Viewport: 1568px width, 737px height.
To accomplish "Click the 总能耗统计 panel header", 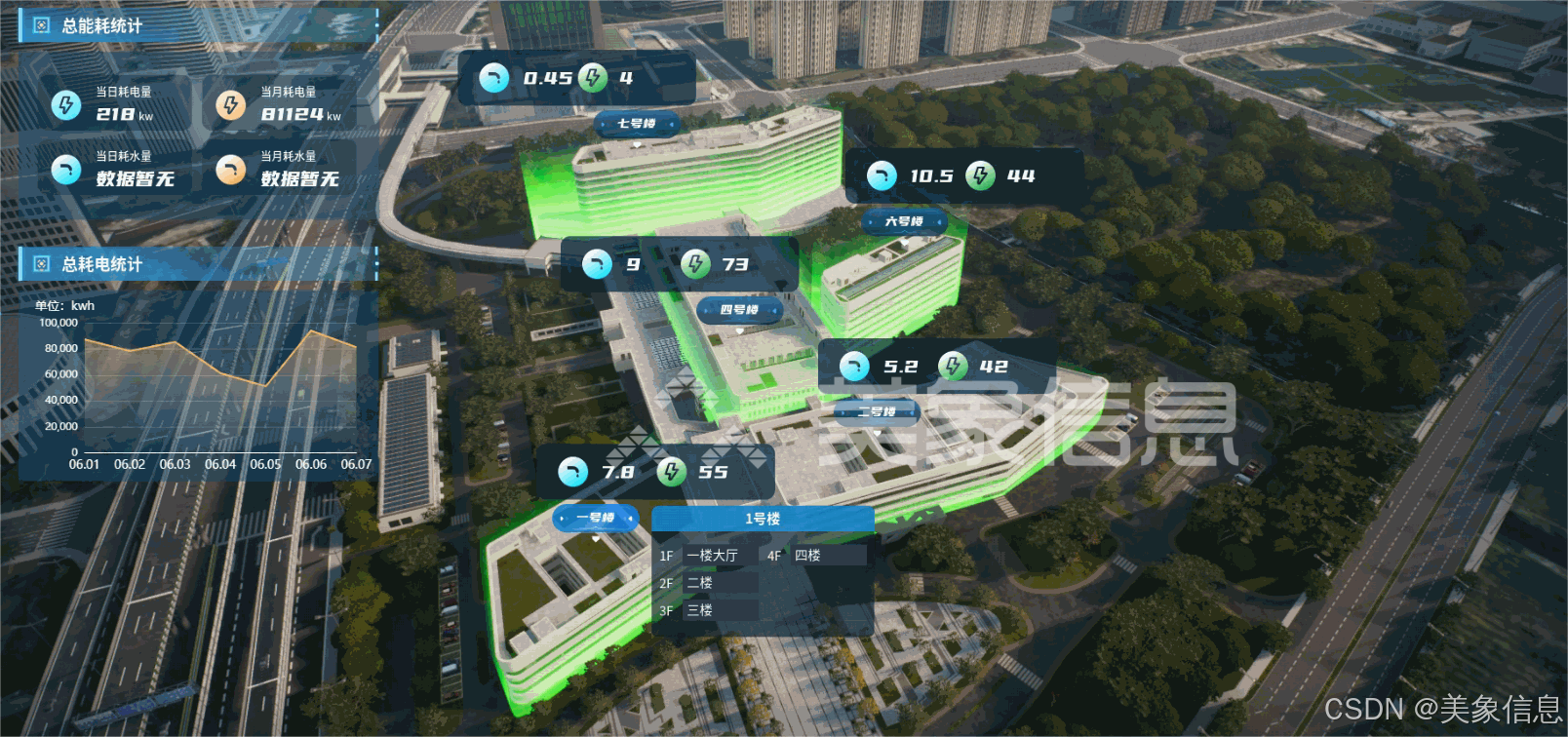I will coord(101,26).
